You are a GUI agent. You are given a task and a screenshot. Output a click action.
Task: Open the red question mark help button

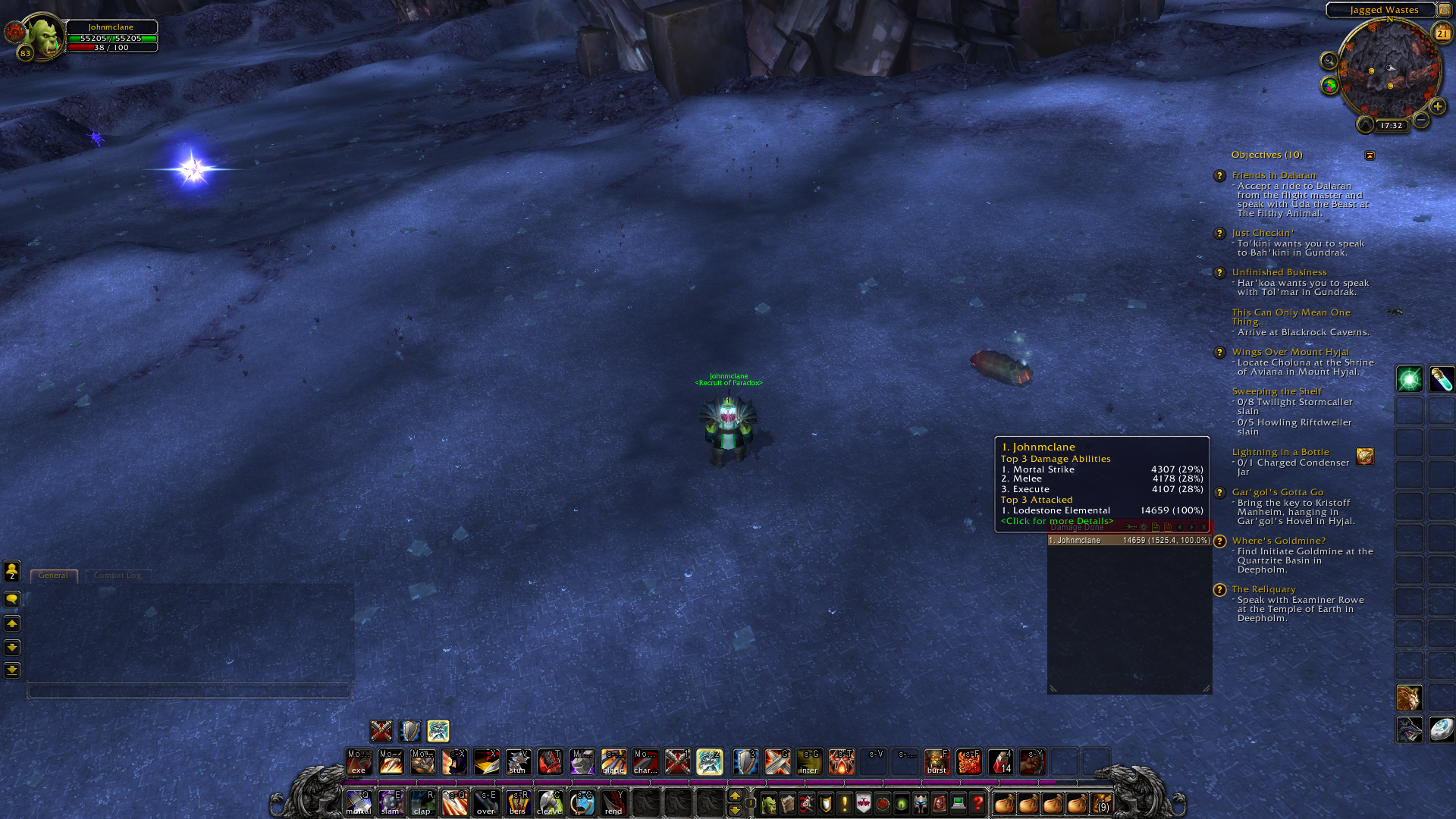point(977,803)
